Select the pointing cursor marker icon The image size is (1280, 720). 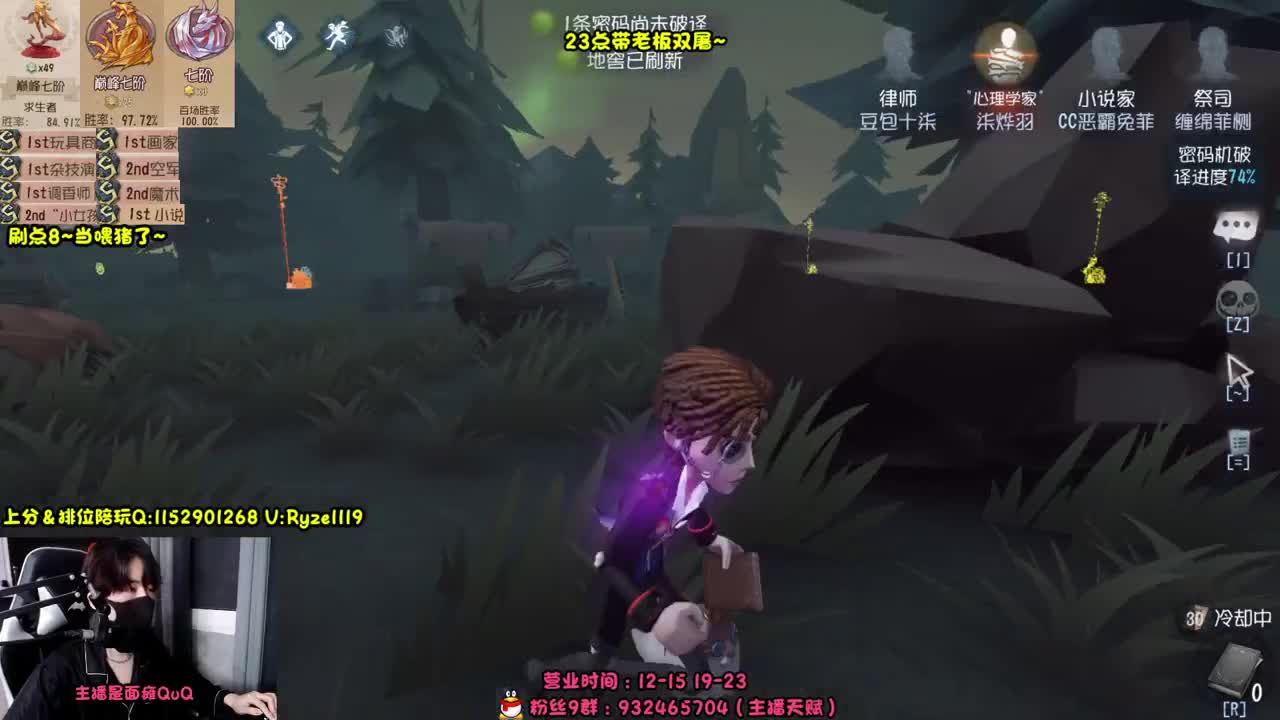coord(1238,368)
